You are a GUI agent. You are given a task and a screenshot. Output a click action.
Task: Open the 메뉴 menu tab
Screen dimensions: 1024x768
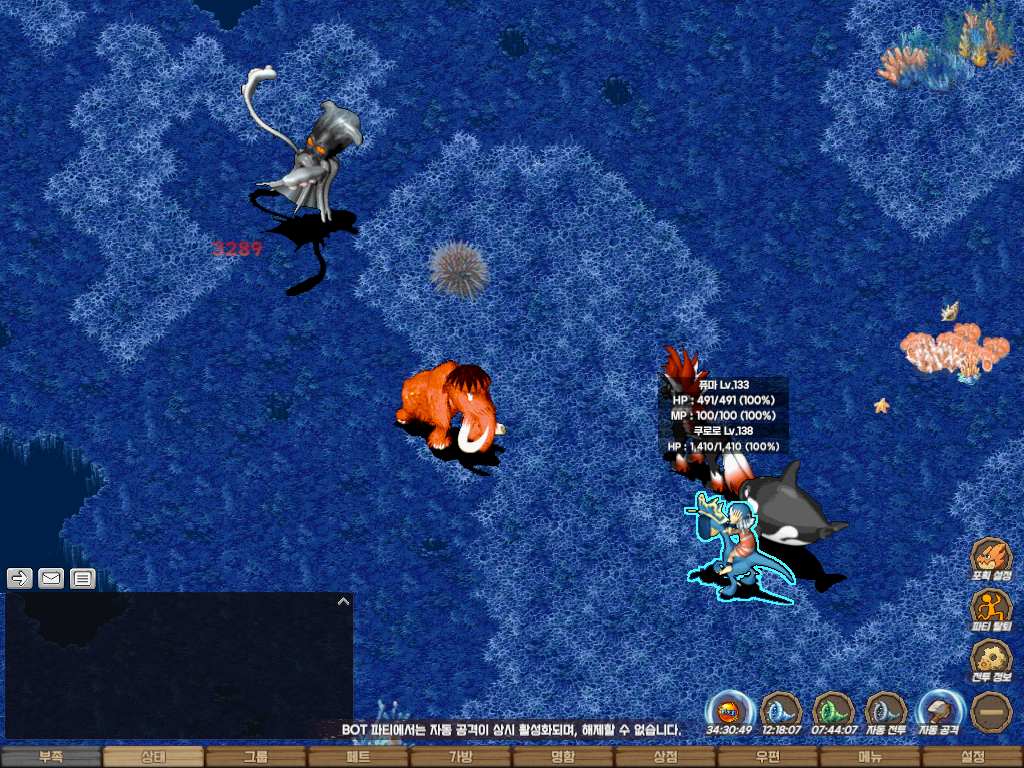870,757
